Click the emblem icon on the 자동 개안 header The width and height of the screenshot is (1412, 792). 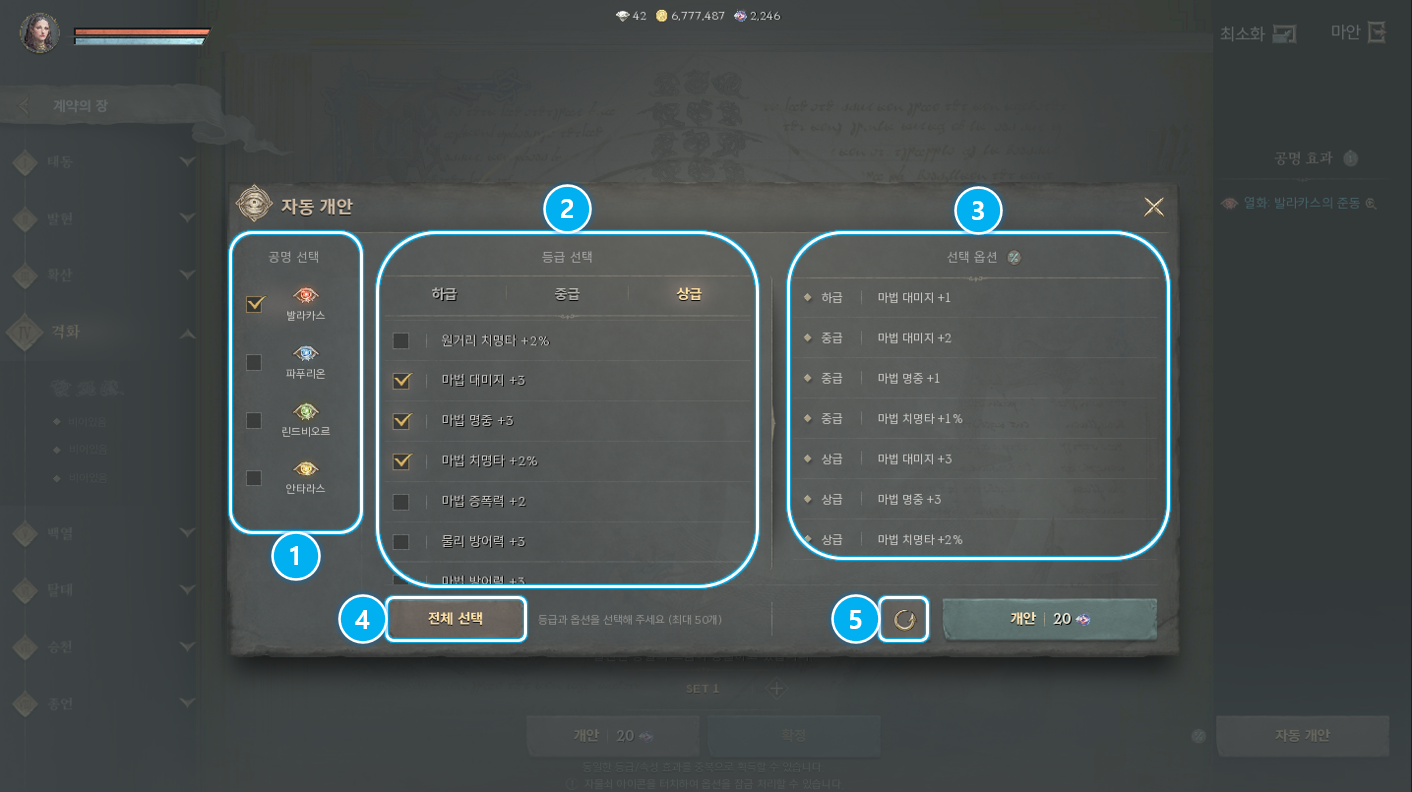click(256, 206)
